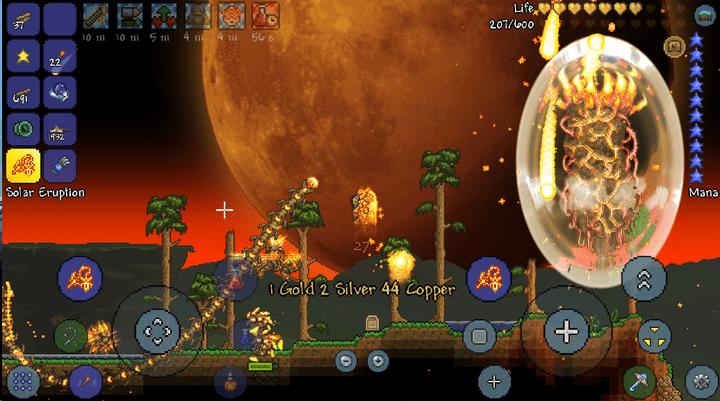Open the inventory grid button
The width and height of the screenshot is (720, 401).
[24, 381]
